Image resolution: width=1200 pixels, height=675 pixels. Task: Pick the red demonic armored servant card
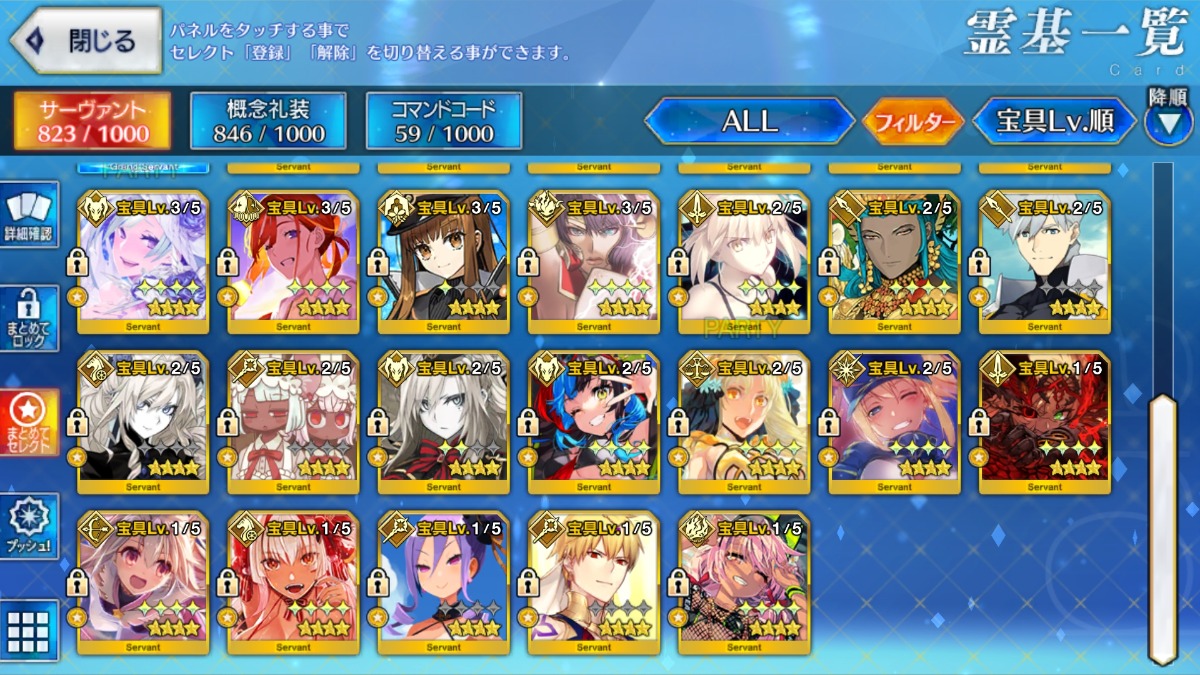click(1044, 423)
